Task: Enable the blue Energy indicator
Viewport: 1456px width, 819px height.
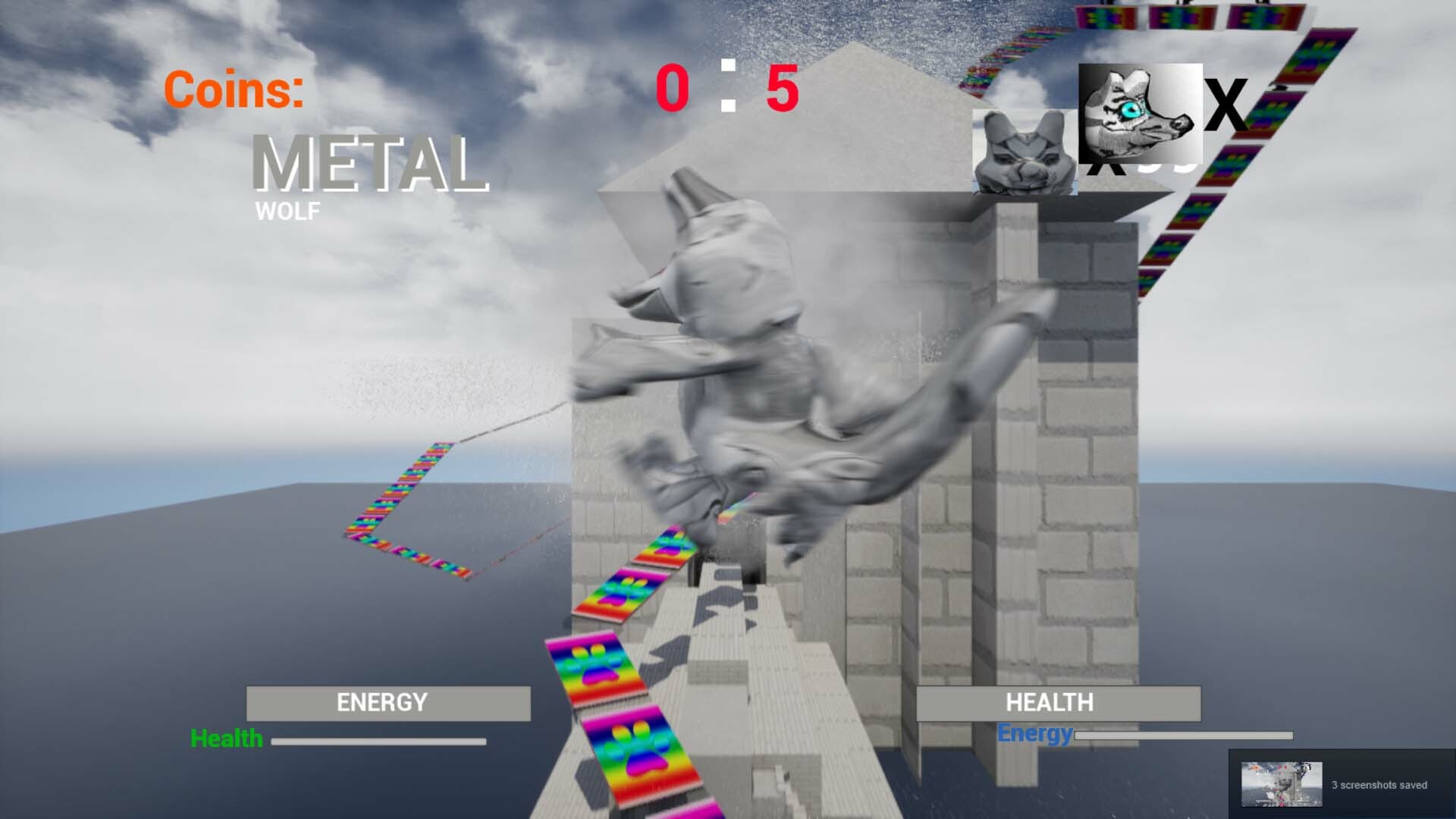Action: click(1035, 734)
